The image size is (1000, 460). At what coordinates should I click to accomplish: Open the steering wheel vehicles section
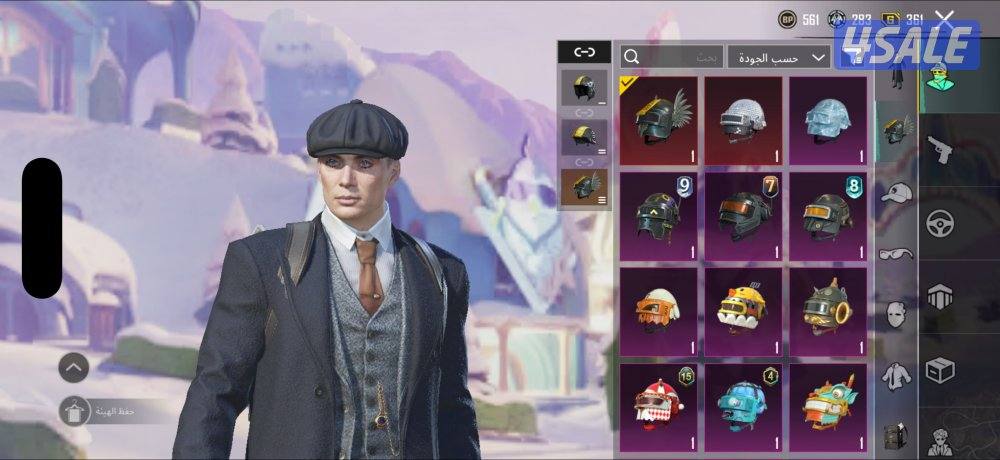pos(940,222)
